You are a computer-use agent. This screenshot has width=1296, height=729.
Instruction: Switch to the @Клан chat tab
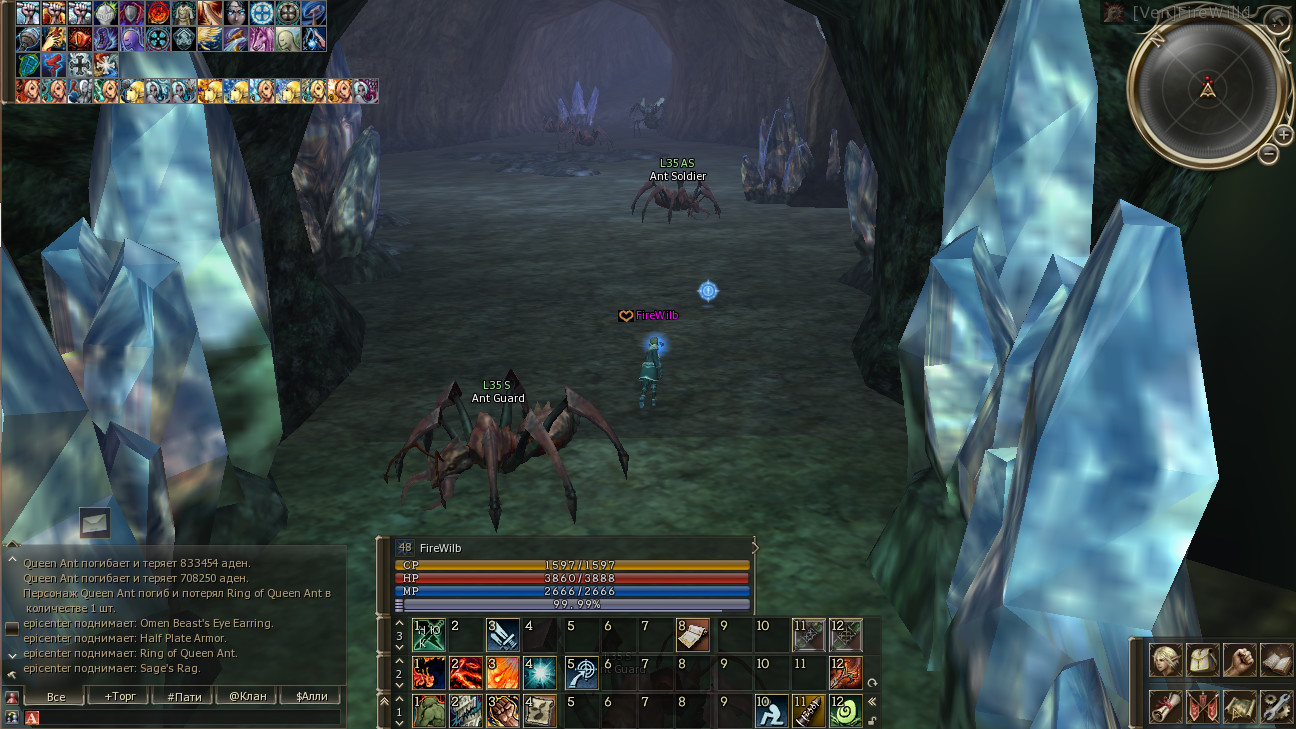(x=247, y=696)
